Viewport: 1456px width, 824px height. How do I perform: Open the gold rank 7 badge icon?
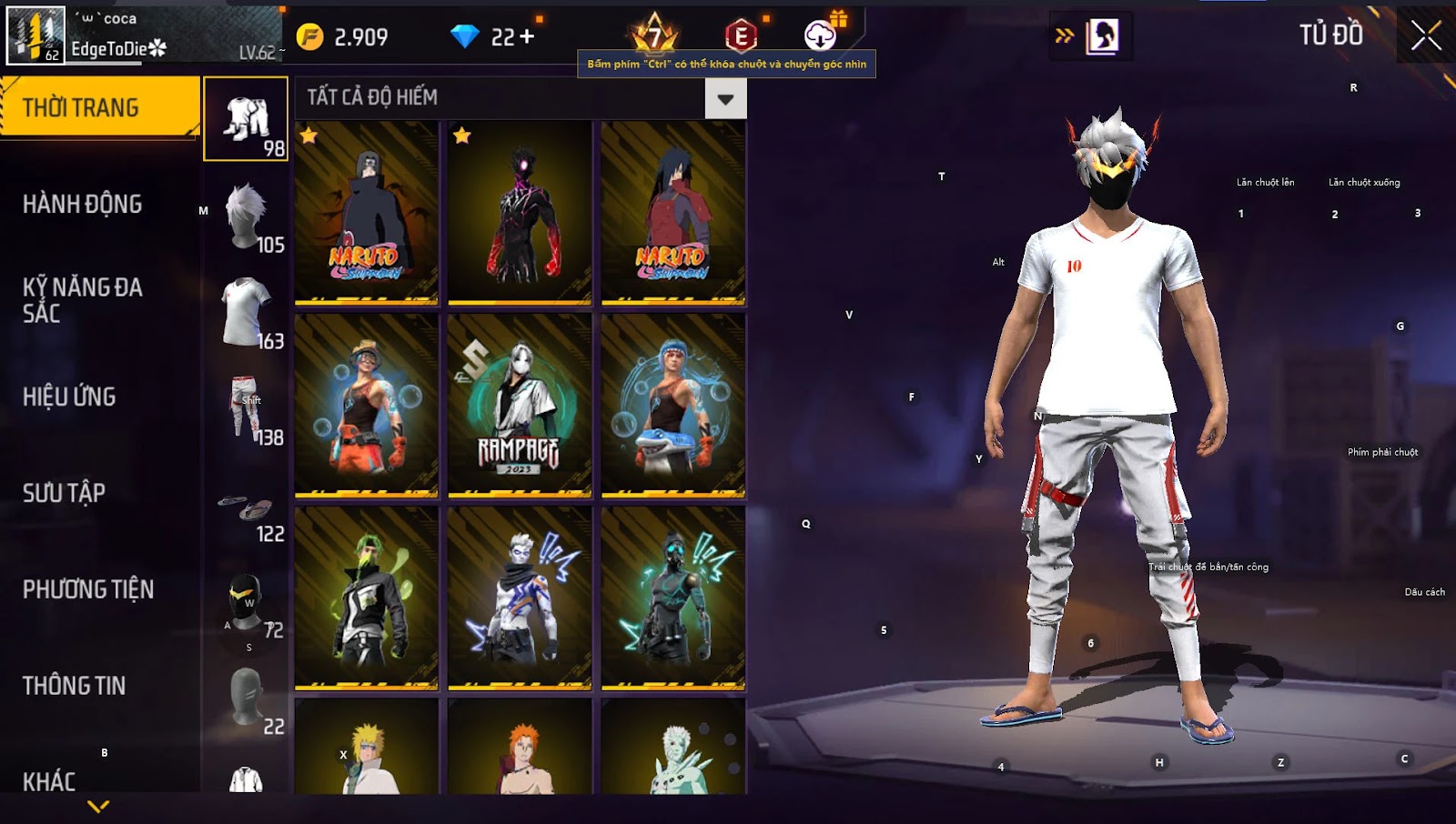(654, 35)
